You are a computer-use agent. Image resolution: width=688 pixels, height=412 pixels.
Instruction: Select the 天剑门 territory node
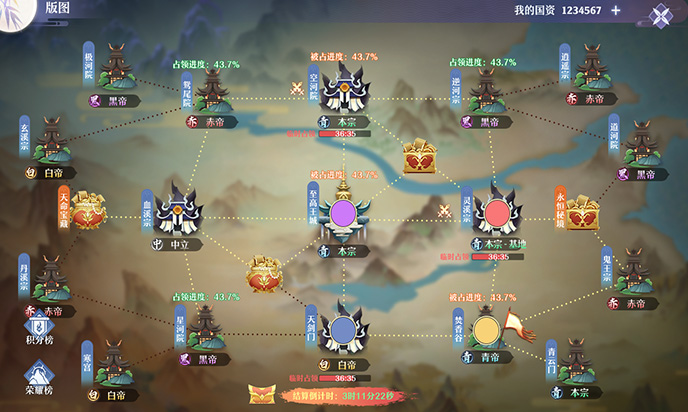345,329
